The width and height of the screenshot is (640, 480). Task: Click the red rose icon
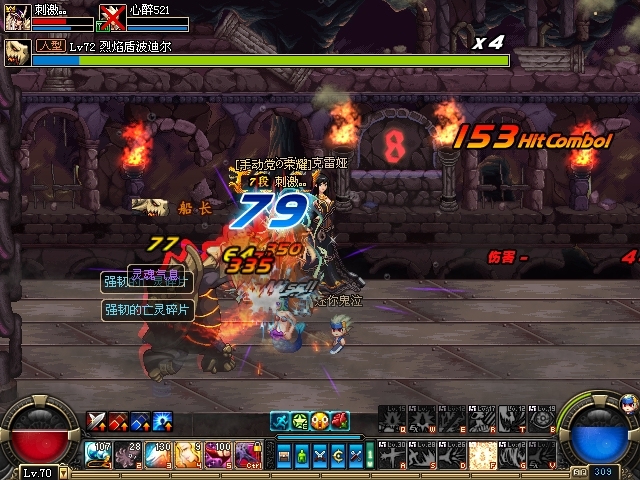pos(340,421)
